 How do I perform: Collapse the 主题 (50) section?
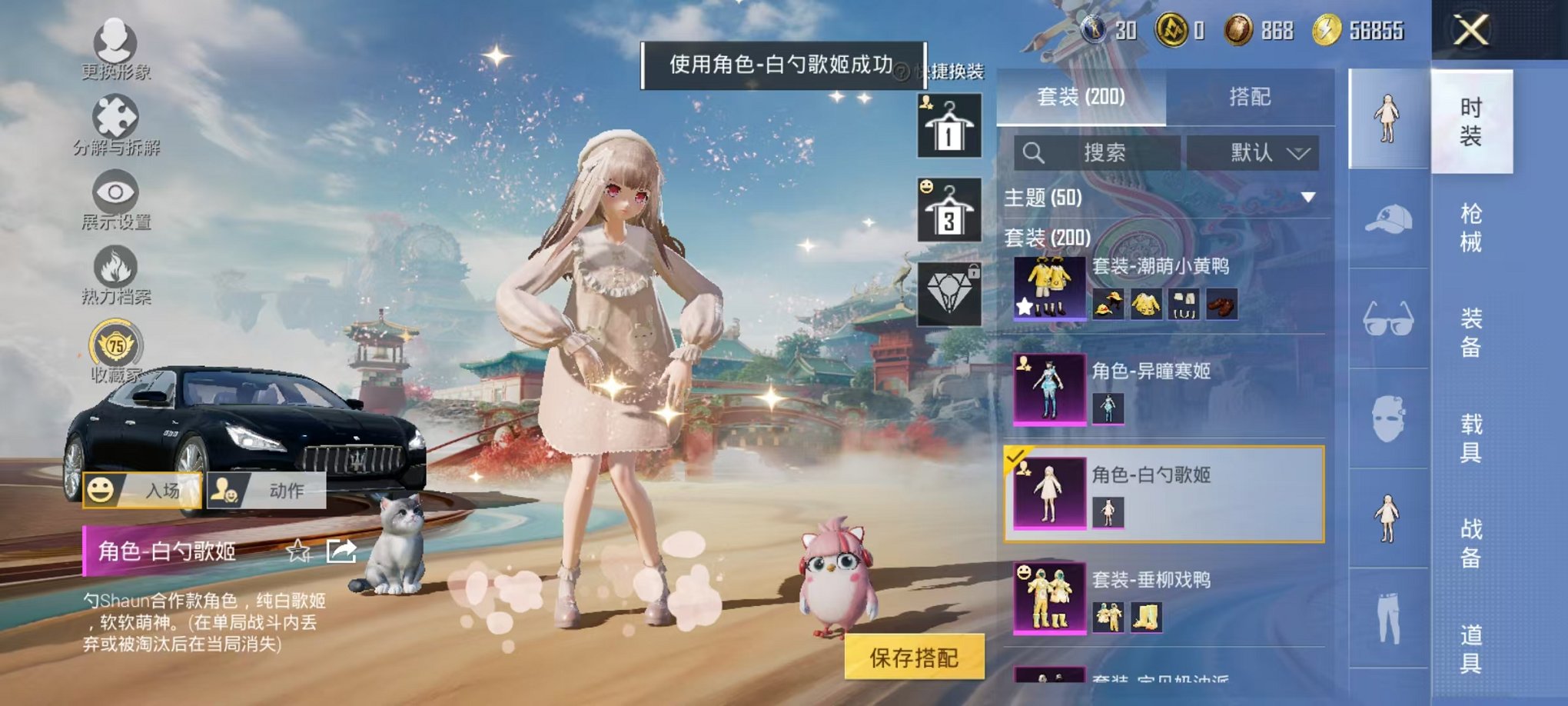[x=1307, y=197]
